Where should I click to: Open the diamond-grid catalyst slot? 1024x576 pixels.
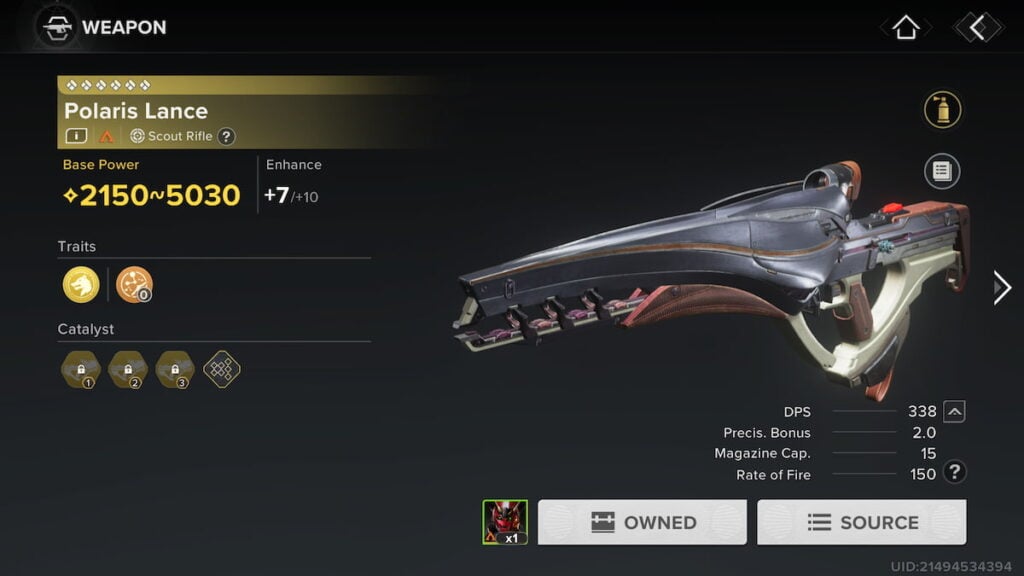tap(222, 369)
